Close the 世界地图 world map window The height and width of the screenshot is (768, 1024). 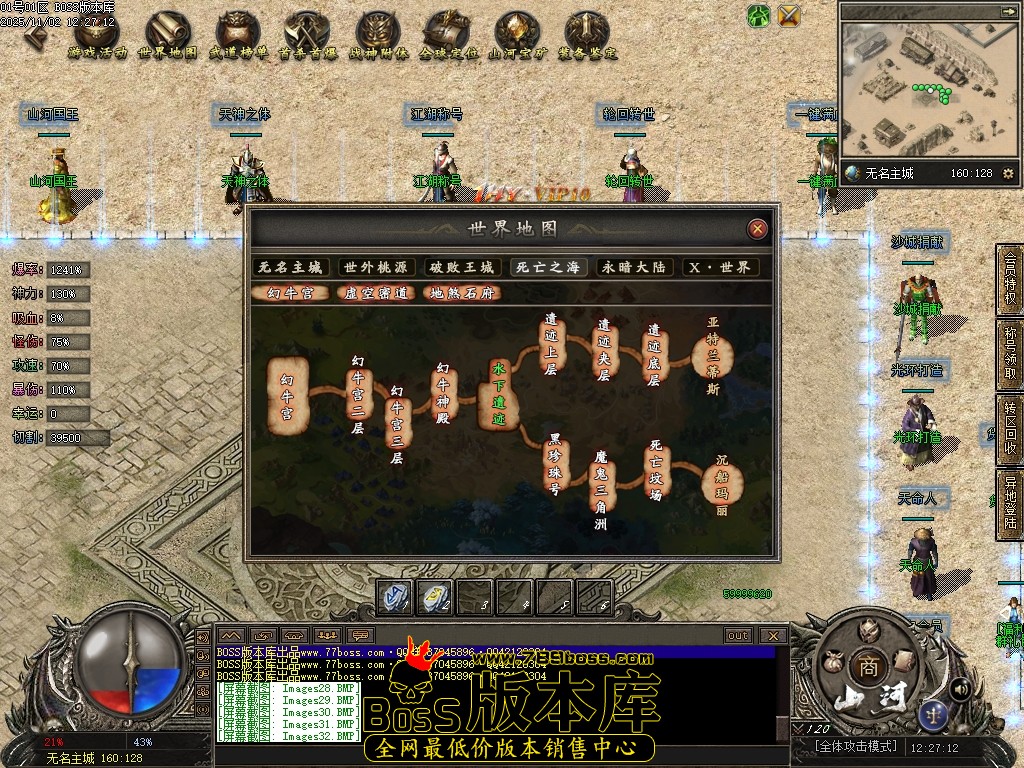click(x=758, y=229)
